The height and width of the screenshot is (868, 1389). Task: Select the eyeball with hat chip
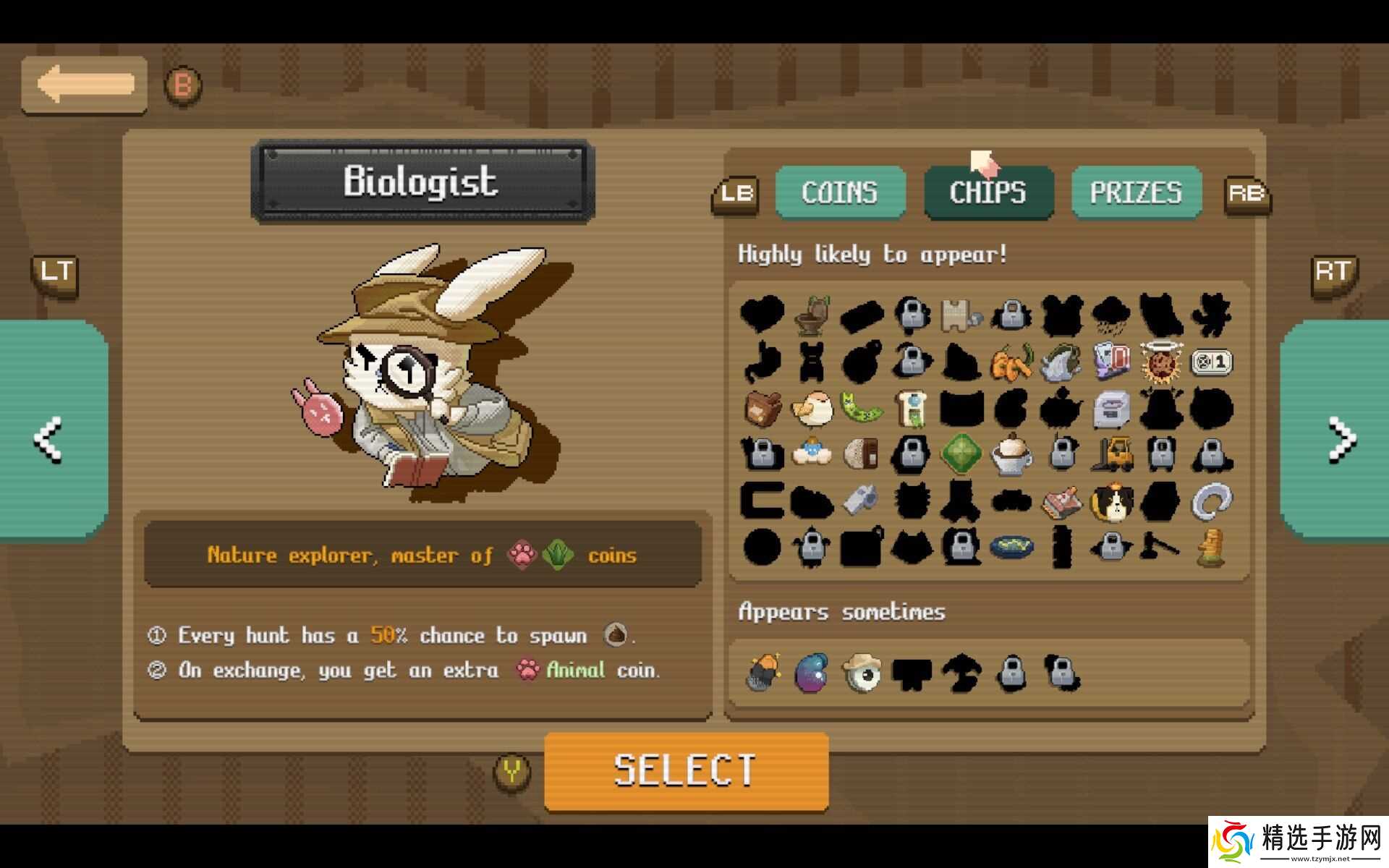tap(861, 673)
